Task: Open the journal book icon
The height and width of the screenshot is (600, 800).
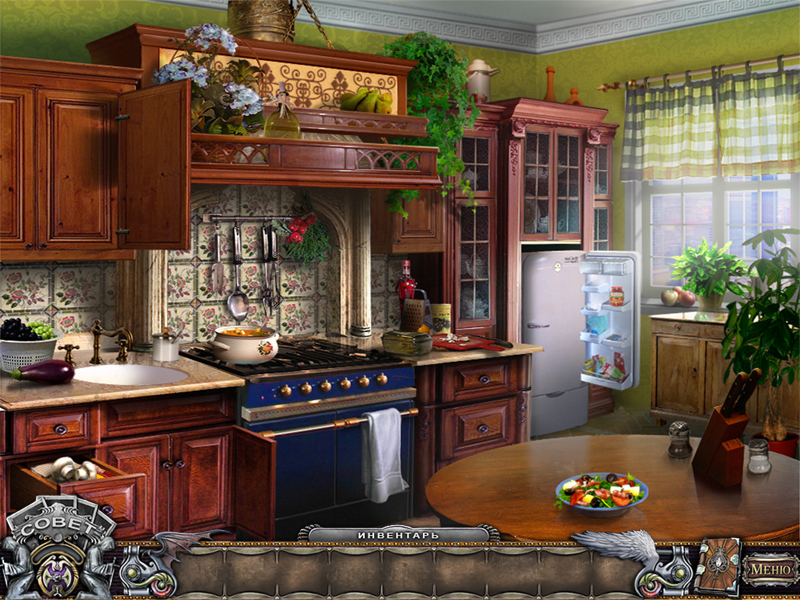Action: (717, 568)
